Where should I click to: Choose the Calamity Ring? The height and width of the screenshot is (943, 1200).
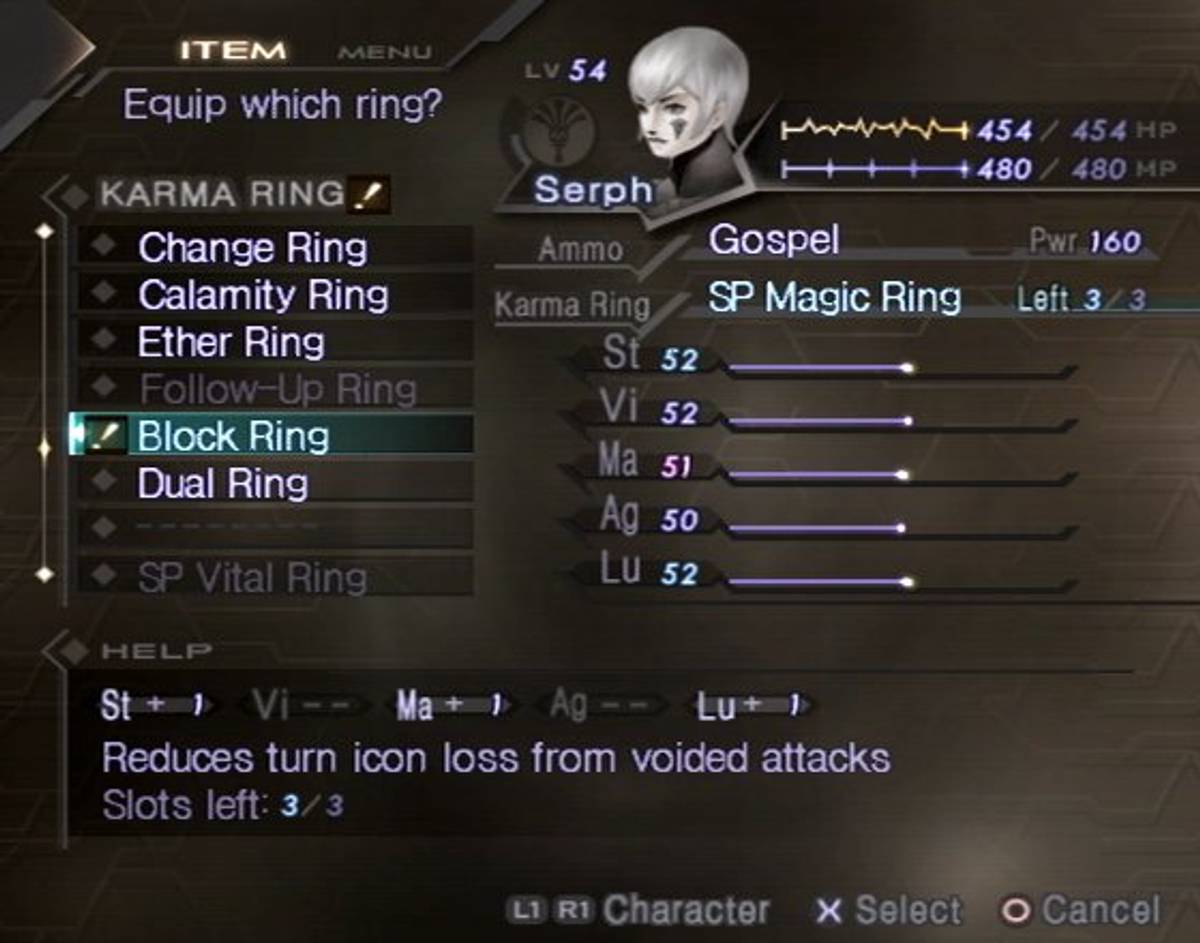263,295
